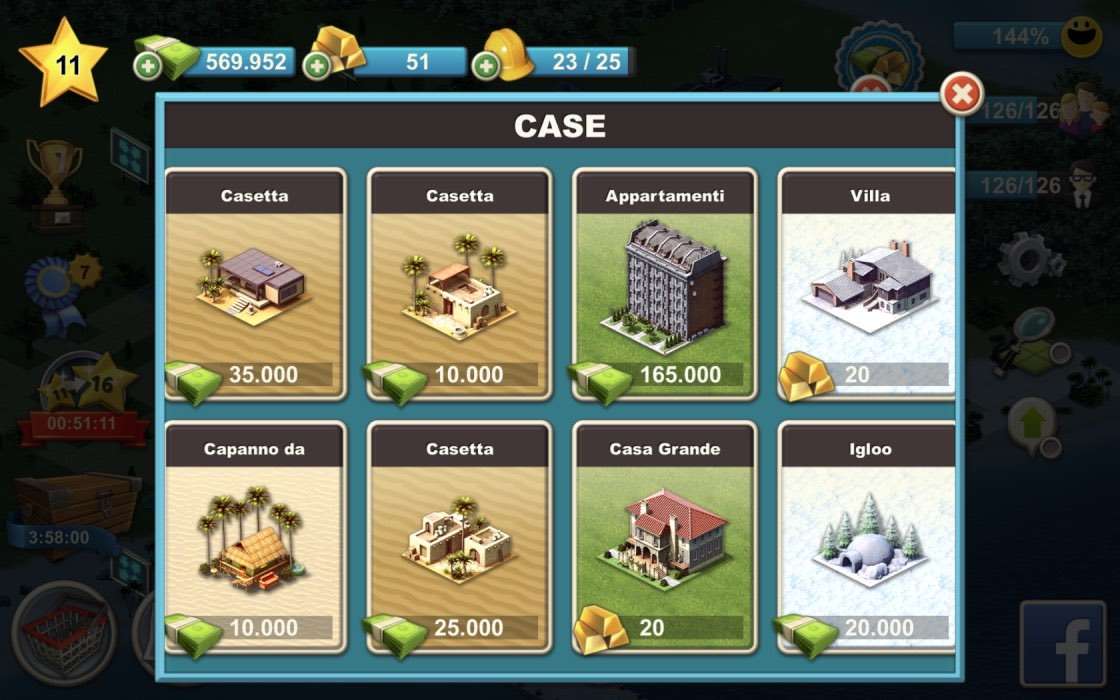1120x700 pixels.
Task: Buy the Casetta costing 35.000 cash
Action: tap(255, 284)
